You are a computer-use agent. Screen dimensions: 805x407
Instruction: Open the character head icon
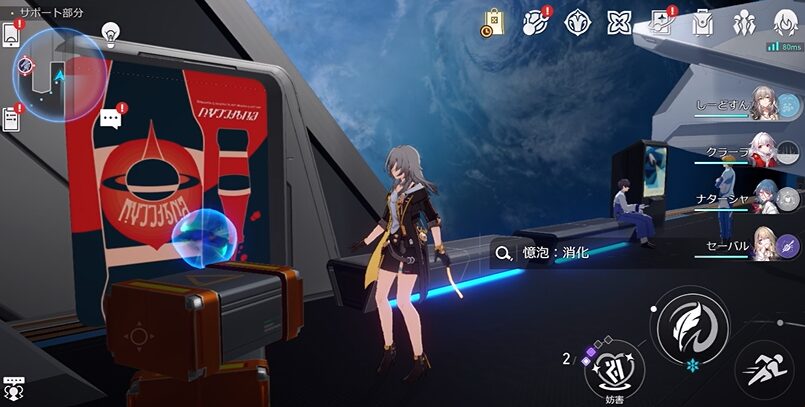(x=785, y=21)
